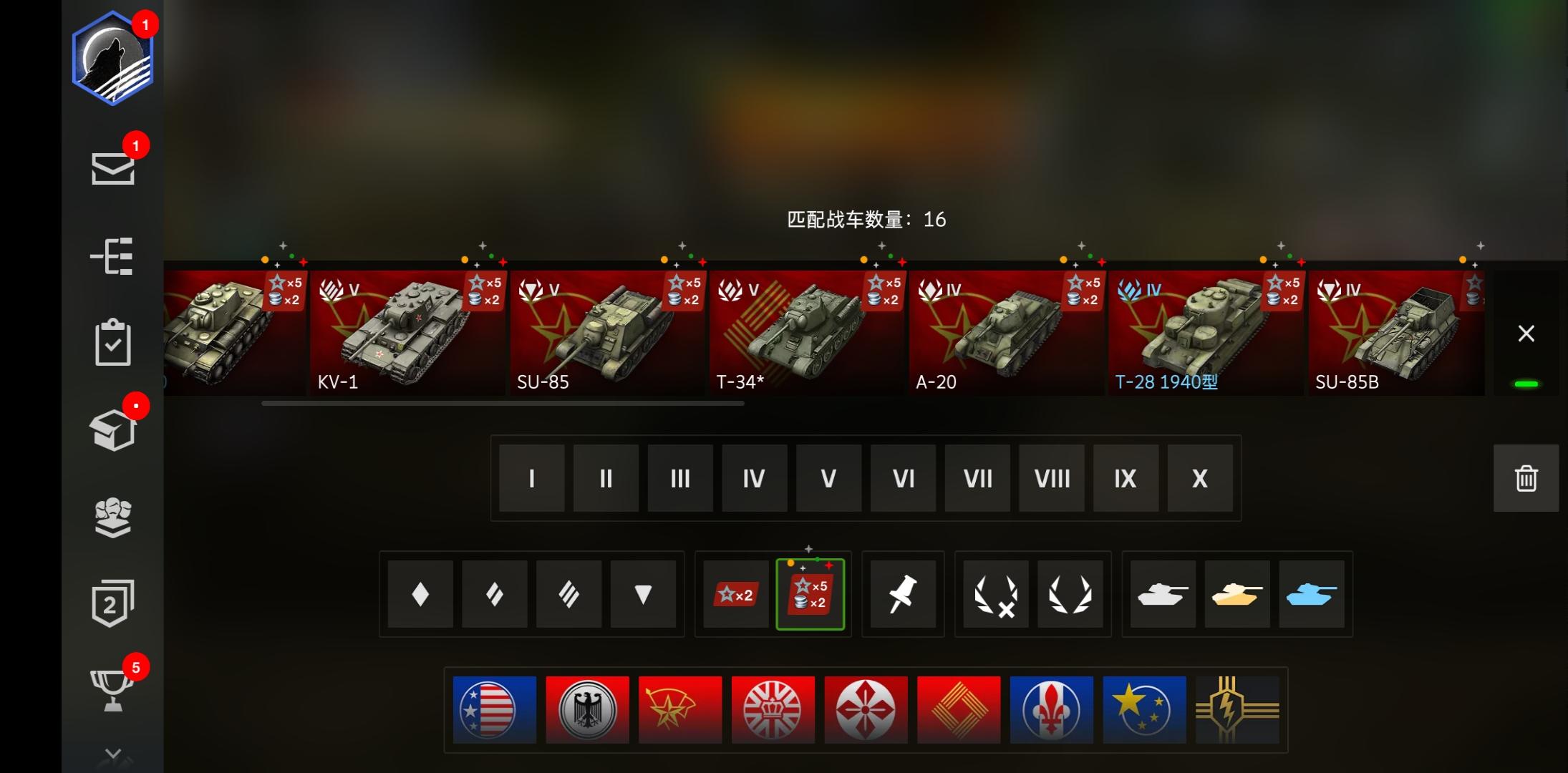Viewport: 1568px width, 773px height.
Task: Select the tank destroyer triangle class filter
Action: pyautogui.click(x=643, y=594)
